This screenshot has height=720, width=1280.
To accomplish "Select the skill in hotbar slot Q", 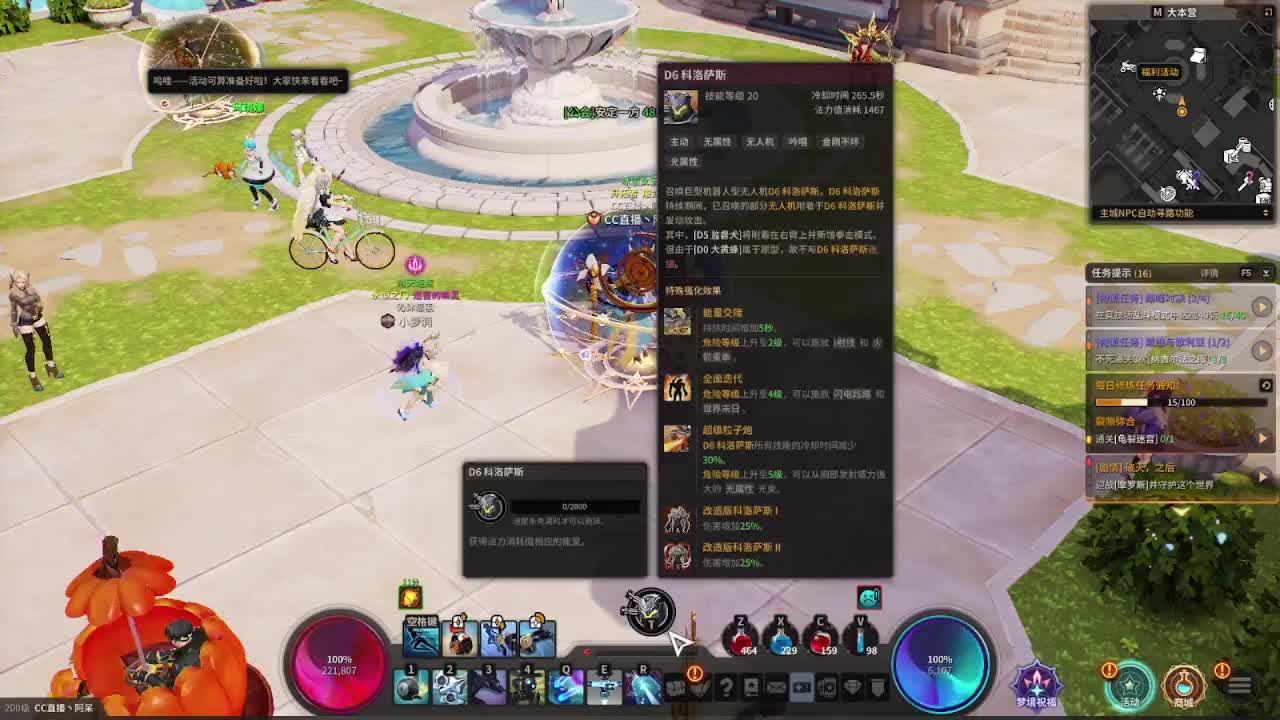I will pos(566,688).
